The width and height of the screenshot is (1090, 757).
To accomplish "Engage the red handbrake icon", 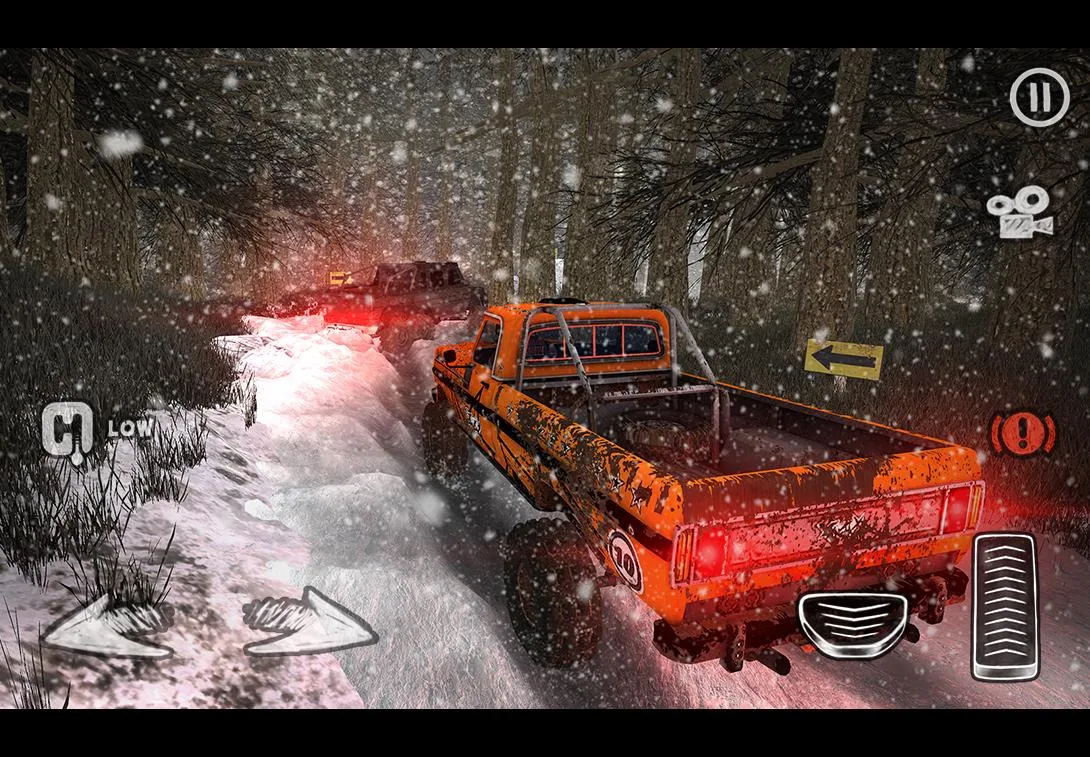I will point(1022,434).
